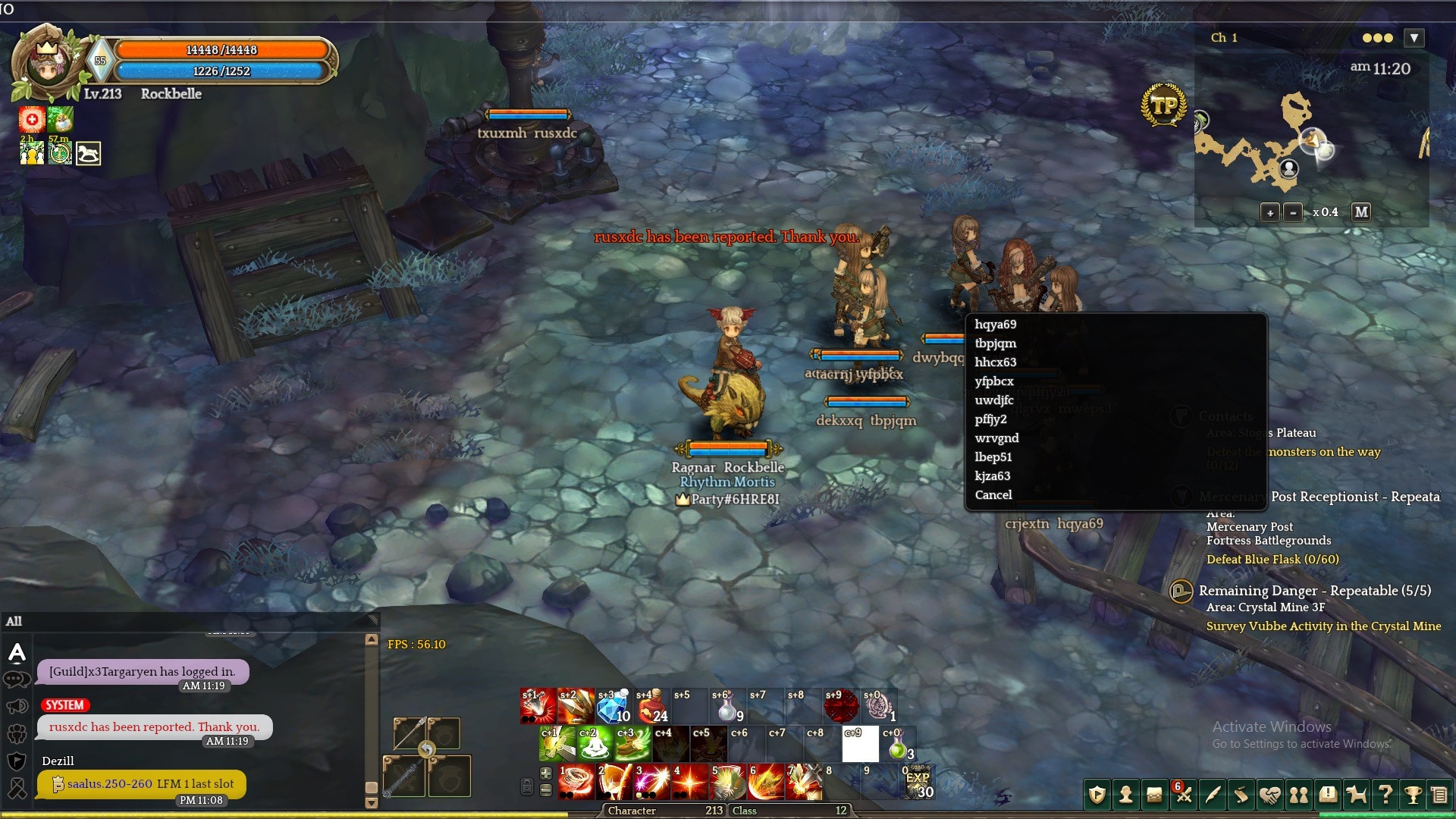Cancel the player selection popup
The image size is (1456, 819).
point(993,495)
